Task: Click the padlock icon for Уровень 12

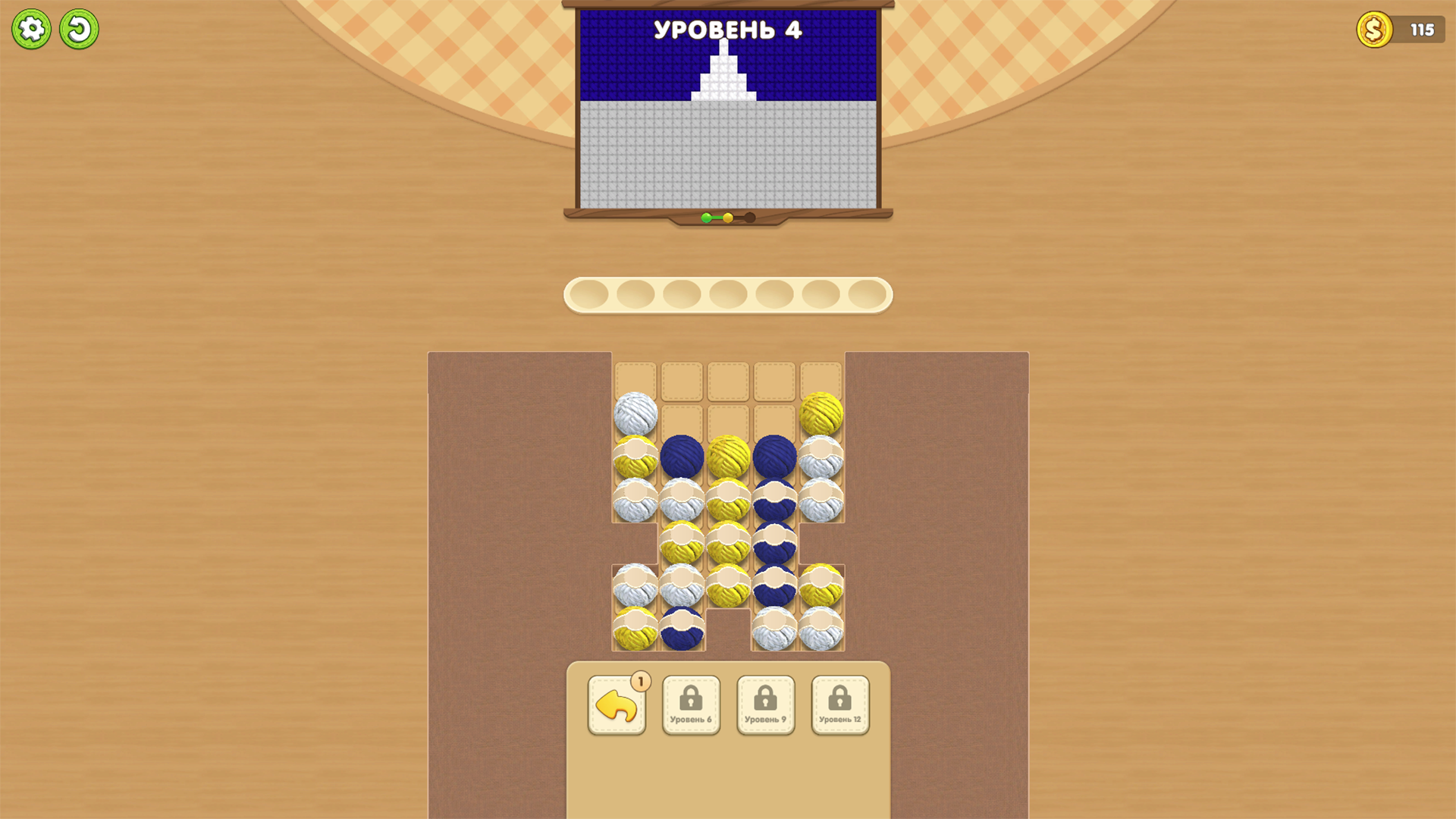Action: (x=839, y=699)
